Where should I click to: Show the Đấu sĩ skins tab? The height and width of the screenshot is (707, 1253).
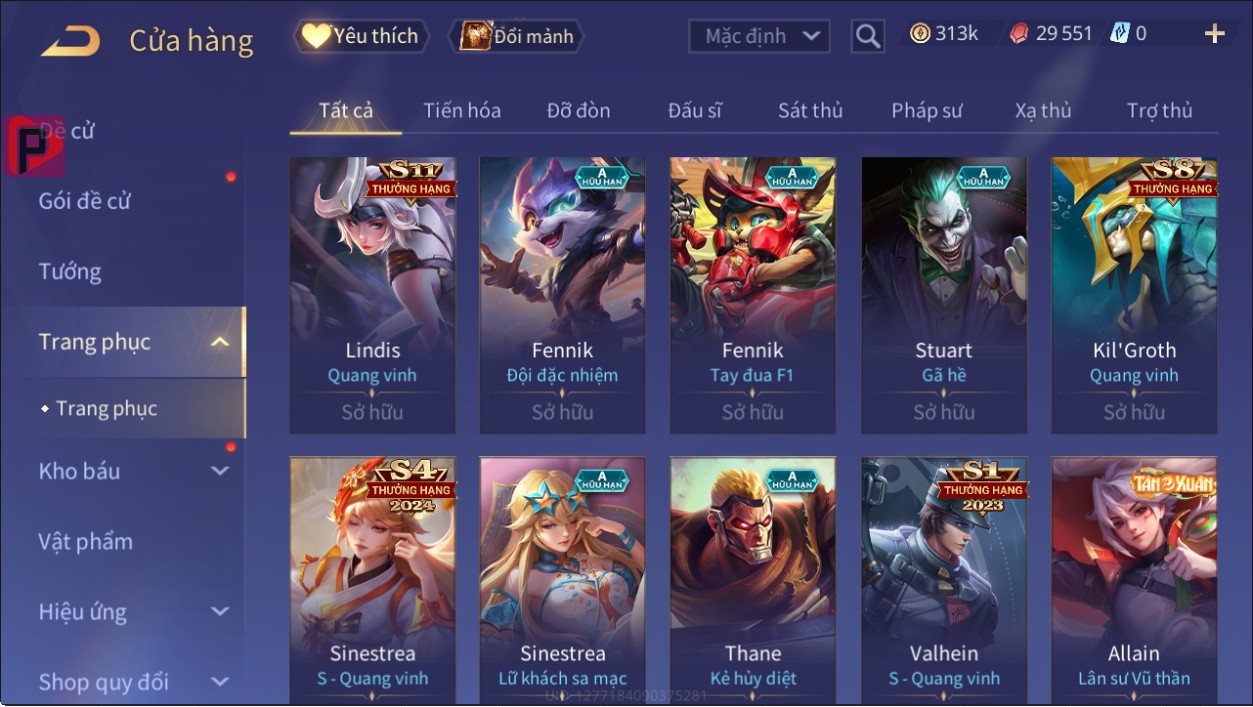694,110
